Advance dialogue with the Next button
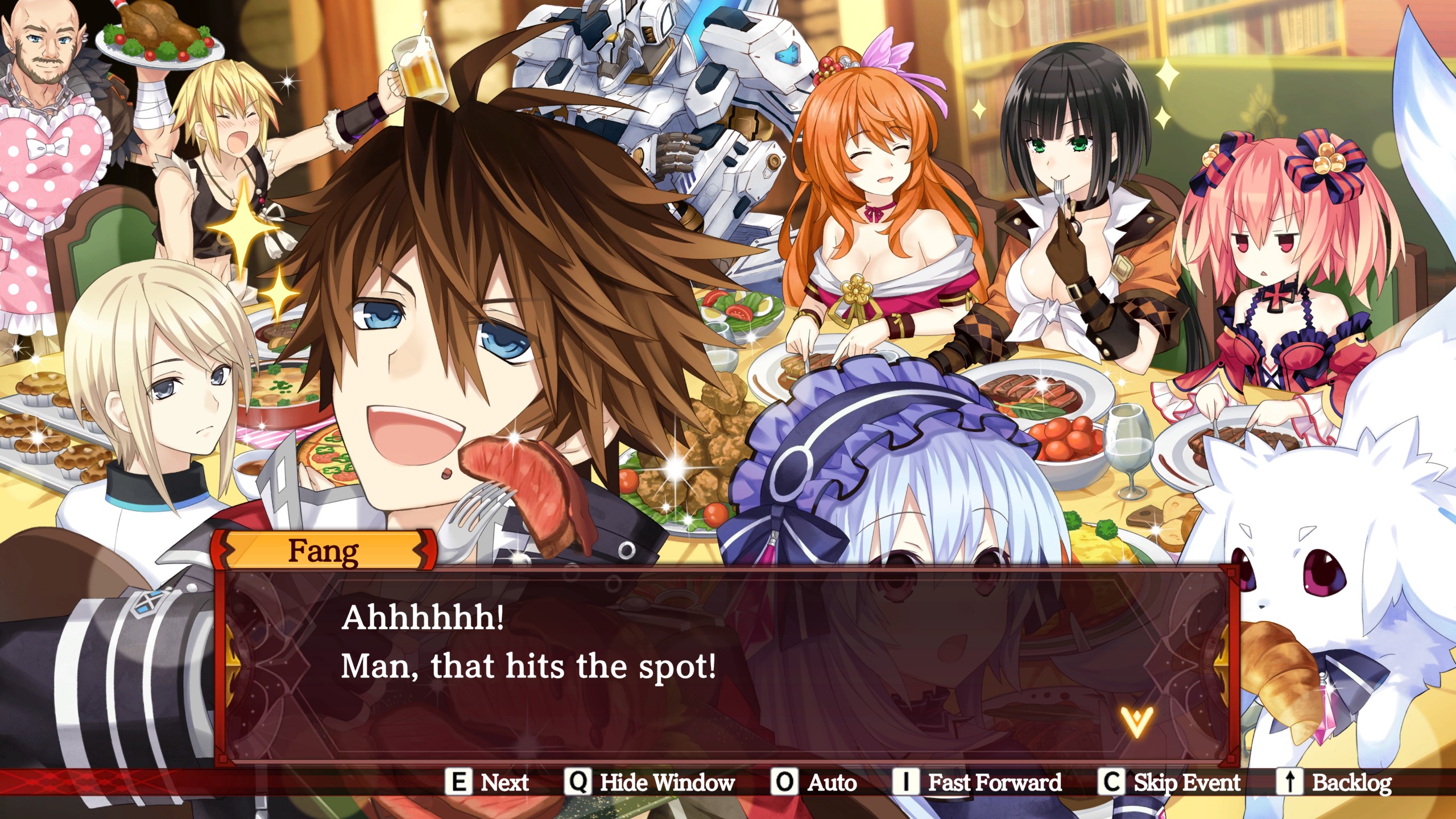Image resolution: width=1456 pixels, height=819 pixels. point(488,783)
